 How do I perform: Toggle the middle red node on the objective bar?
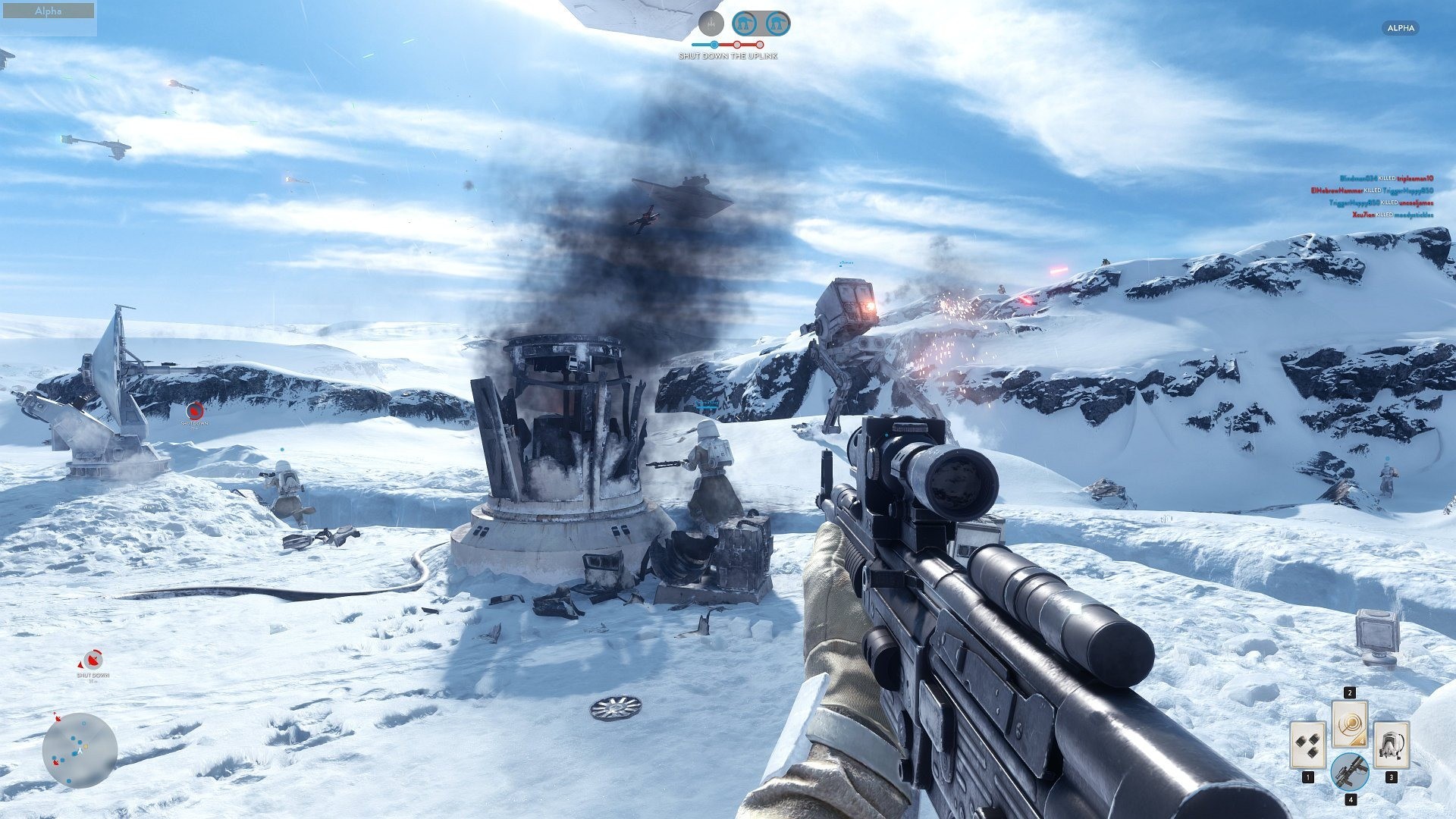click(x=736, y=44)
